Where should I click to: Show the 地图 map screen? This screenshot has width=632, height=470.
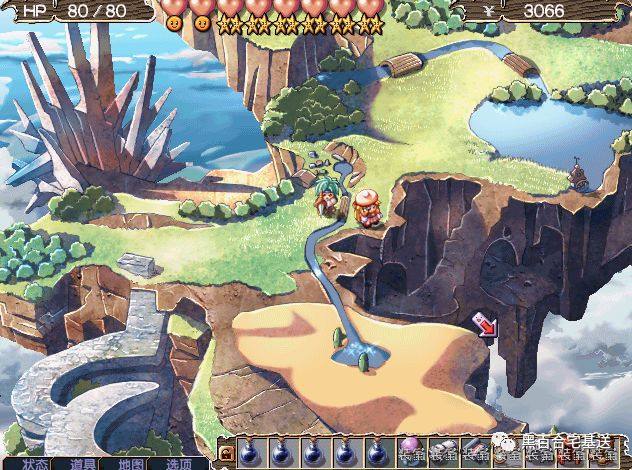tap(132, 464)
